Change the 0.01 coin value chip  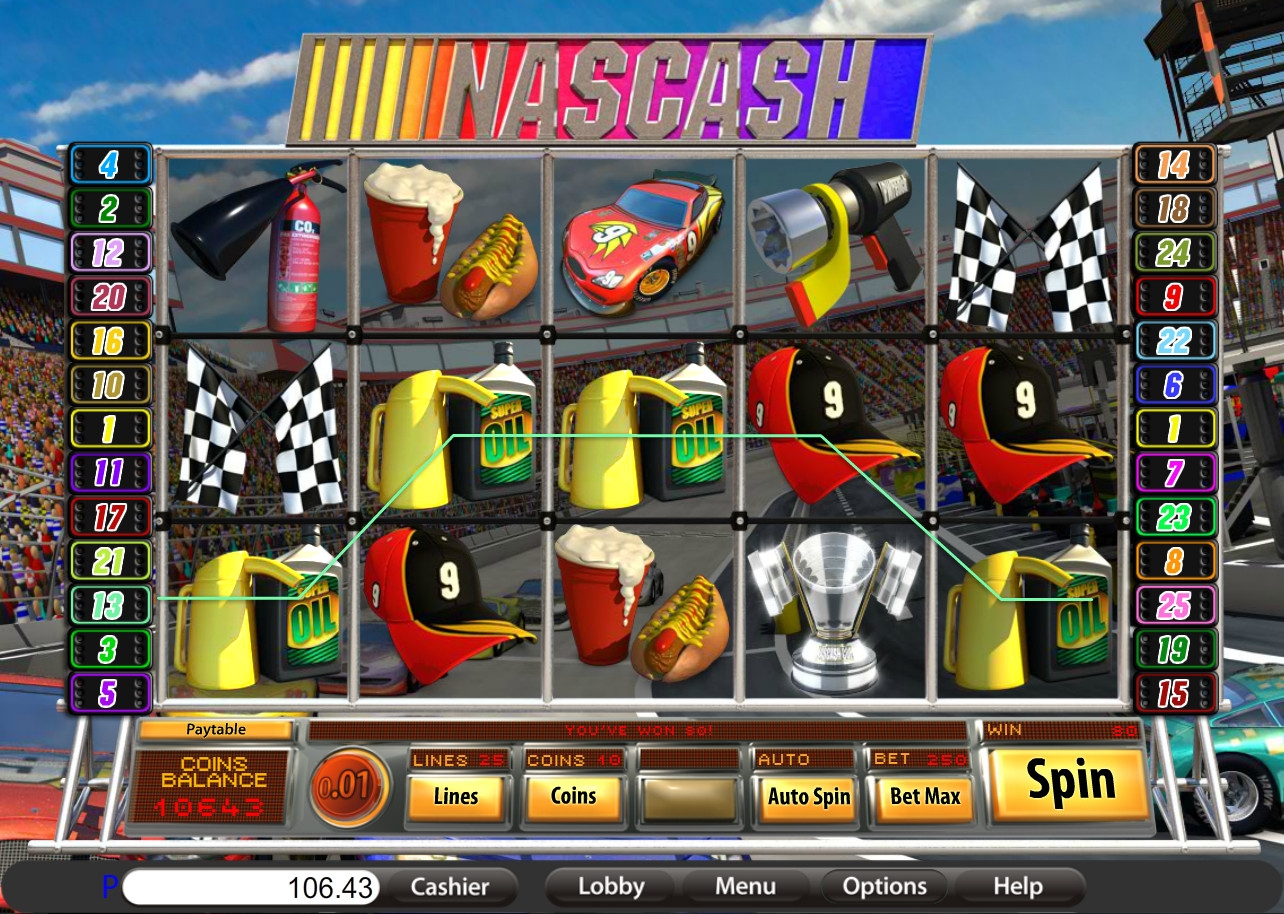(x=350, y=786)
